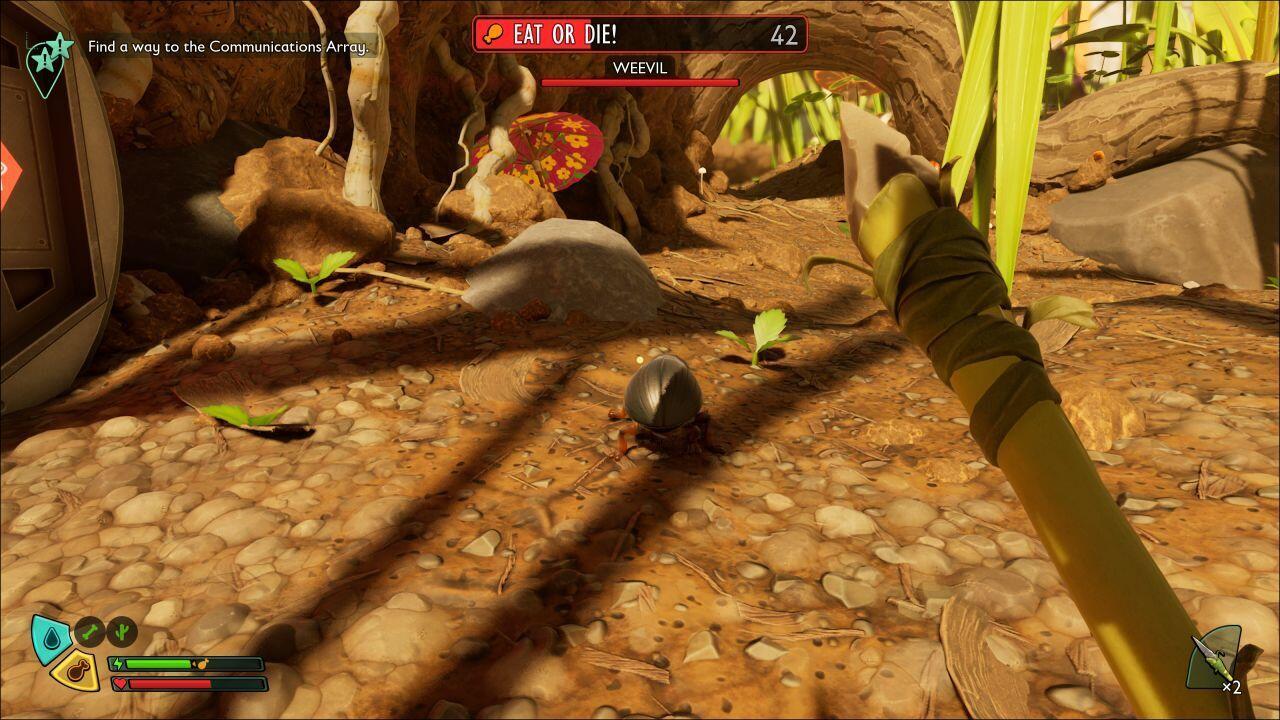Click the quest marker badge icon
The width and height of the screenshot is (1280, 720).
coord(48,62)
